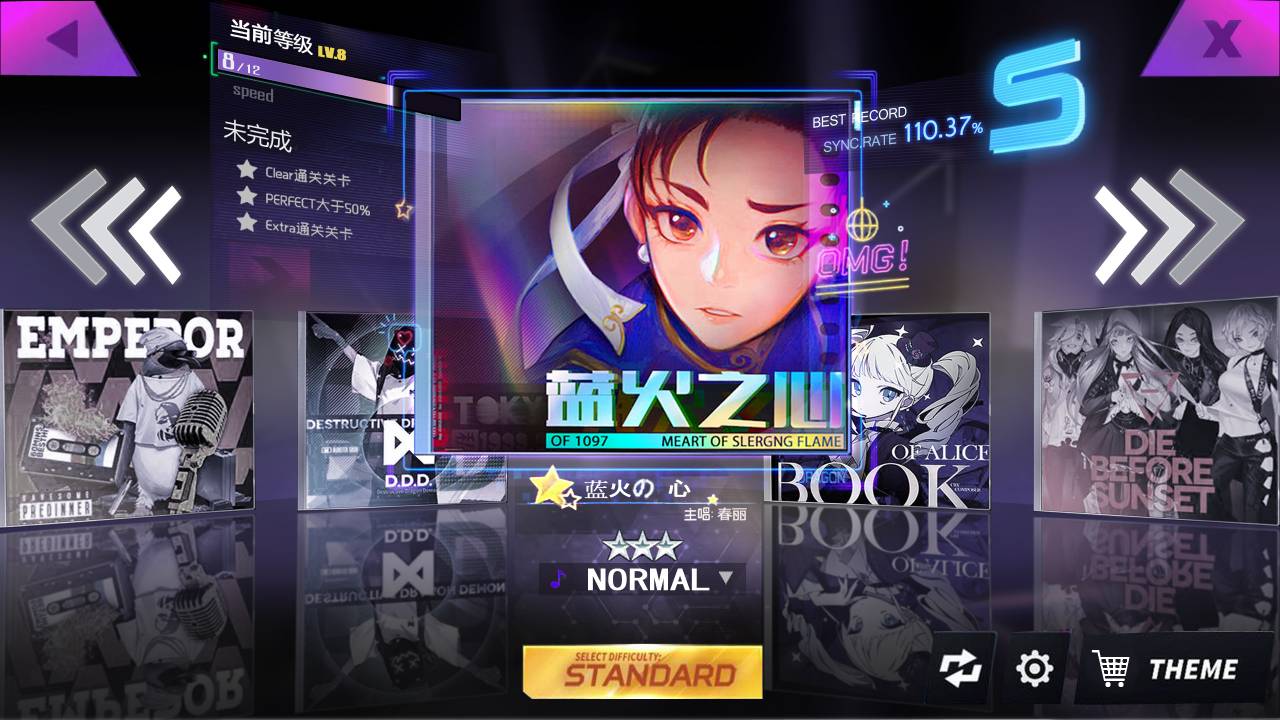Click the music note beside NORMAL
The height and width of the screenshot is (720, 1280).
(x=556, y=578)
